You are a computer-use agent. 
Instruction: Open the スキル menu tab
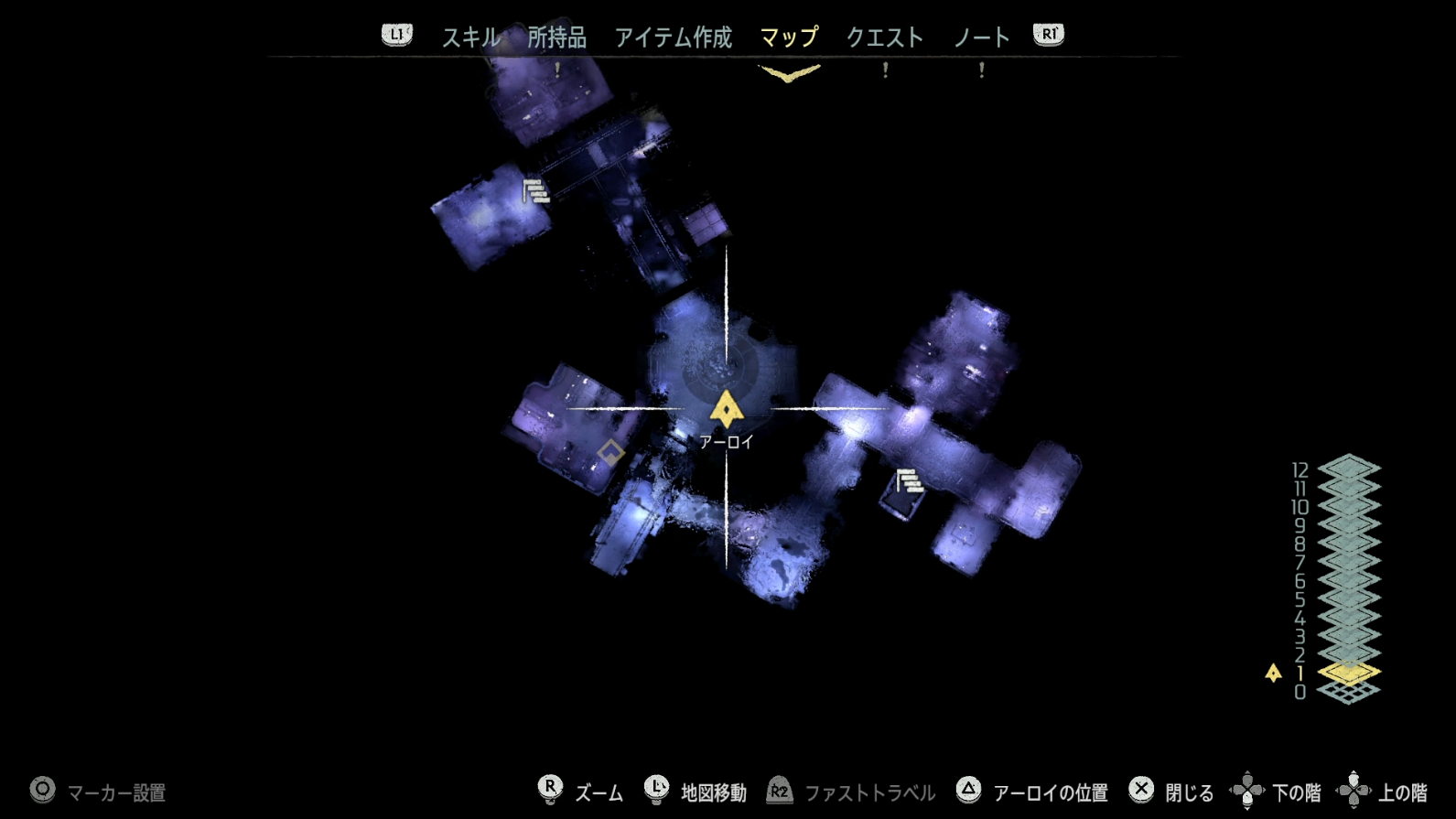[470, 37]
